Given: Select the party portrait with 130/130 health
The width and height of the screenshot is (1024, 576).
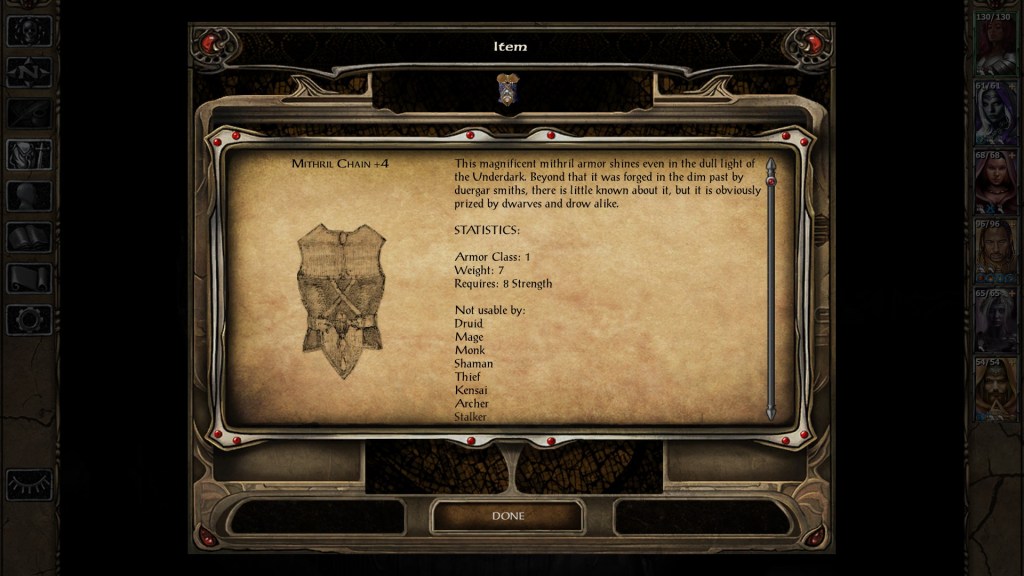Looking at the screenshot, I should click(x=995, y=45).
